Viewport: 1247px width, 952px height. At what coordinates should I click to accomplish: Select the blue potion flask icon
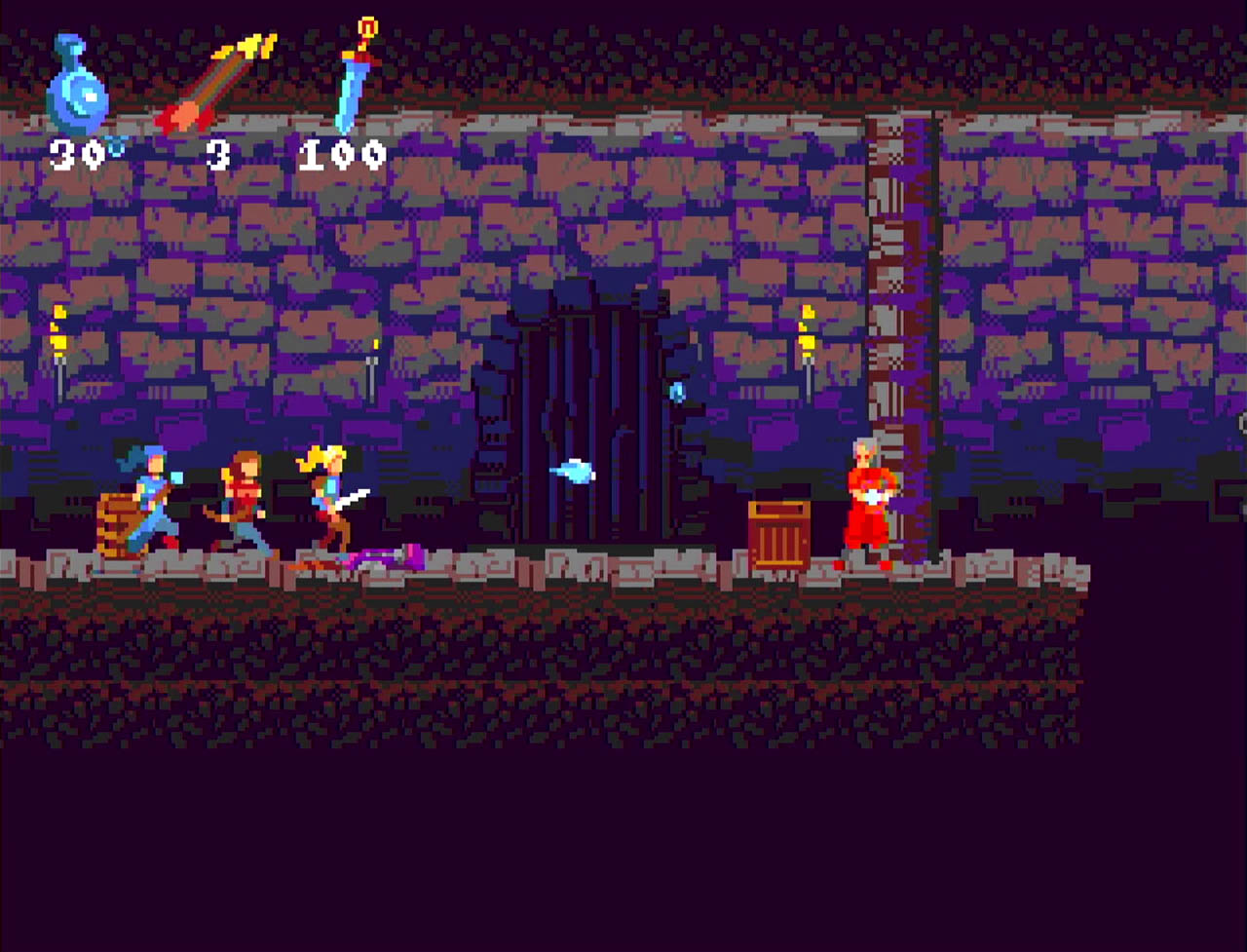(76, 88)
